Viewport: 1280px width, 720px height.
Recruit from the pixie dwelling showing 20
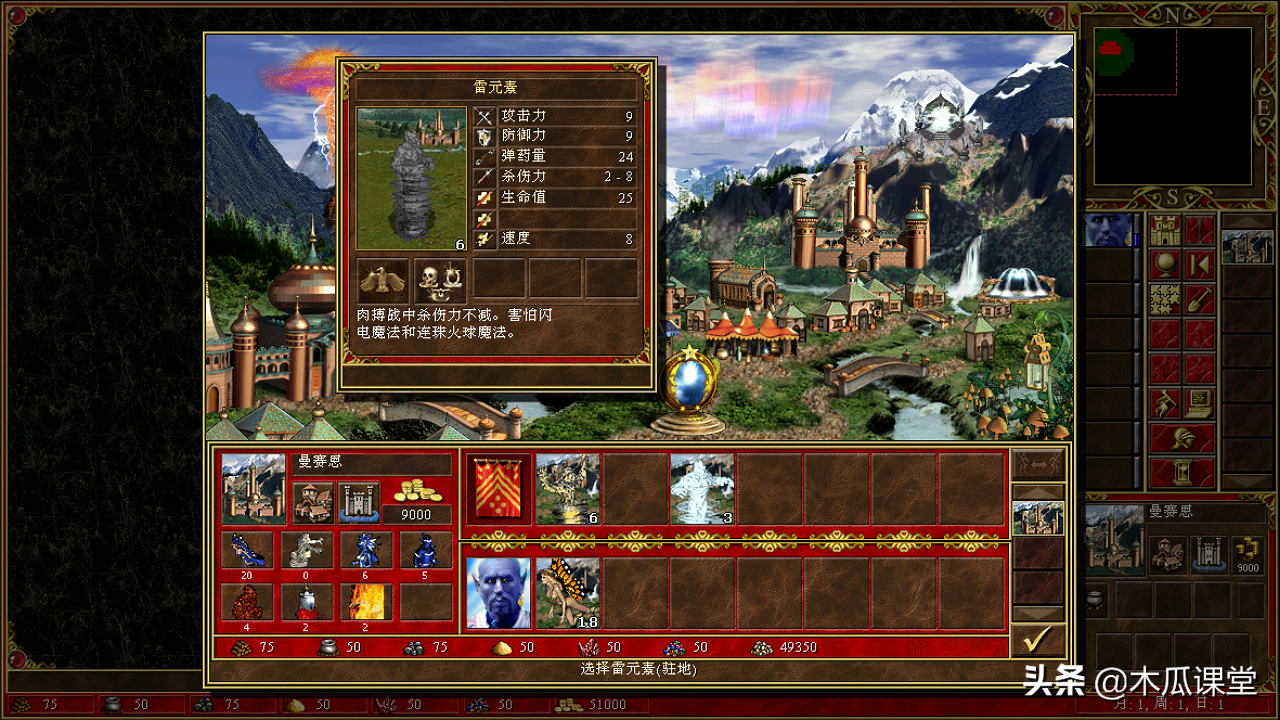[246, 551]
